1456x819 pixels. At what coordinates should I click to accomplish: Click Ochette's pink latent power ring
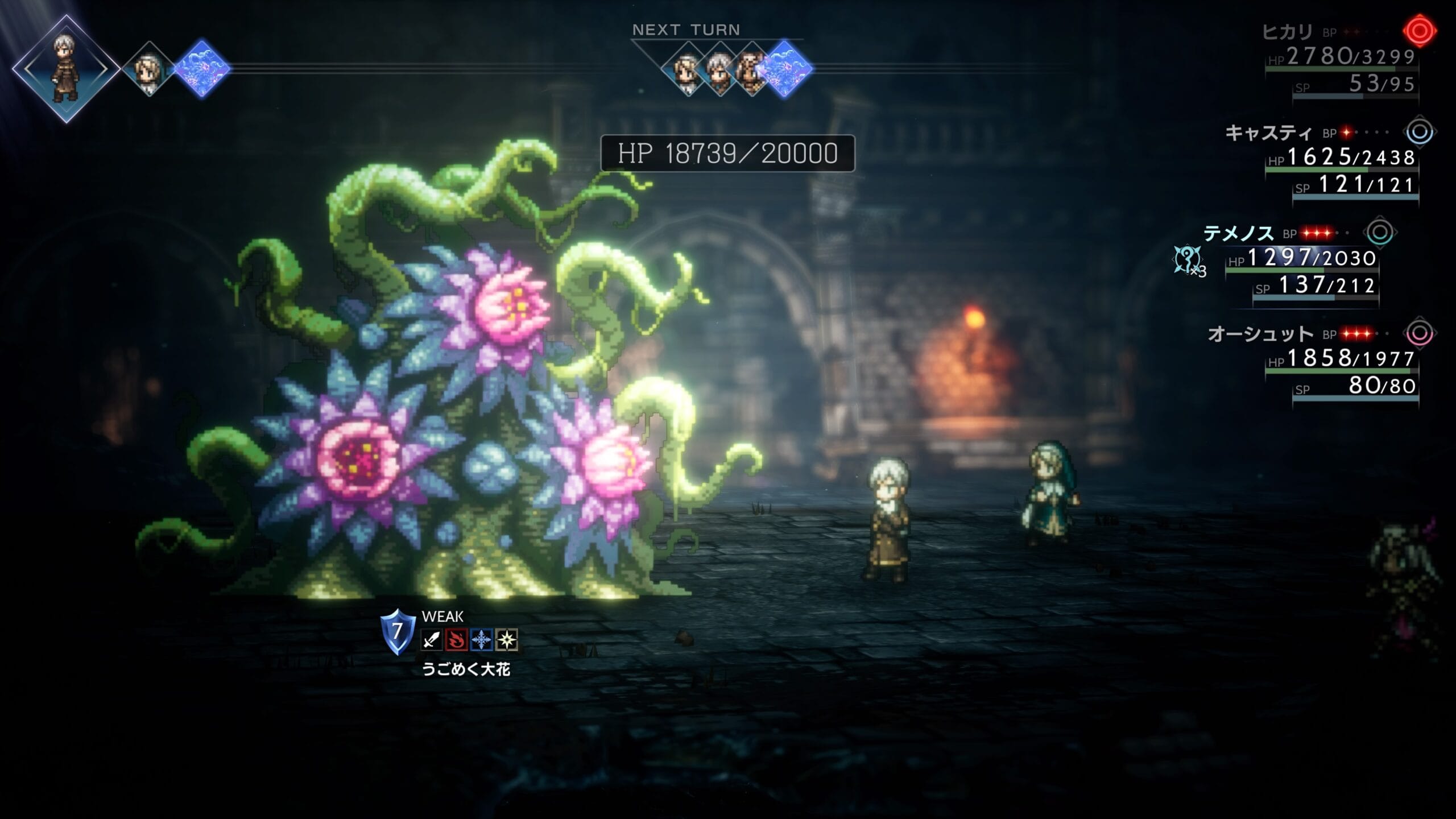click(1419, 333)
